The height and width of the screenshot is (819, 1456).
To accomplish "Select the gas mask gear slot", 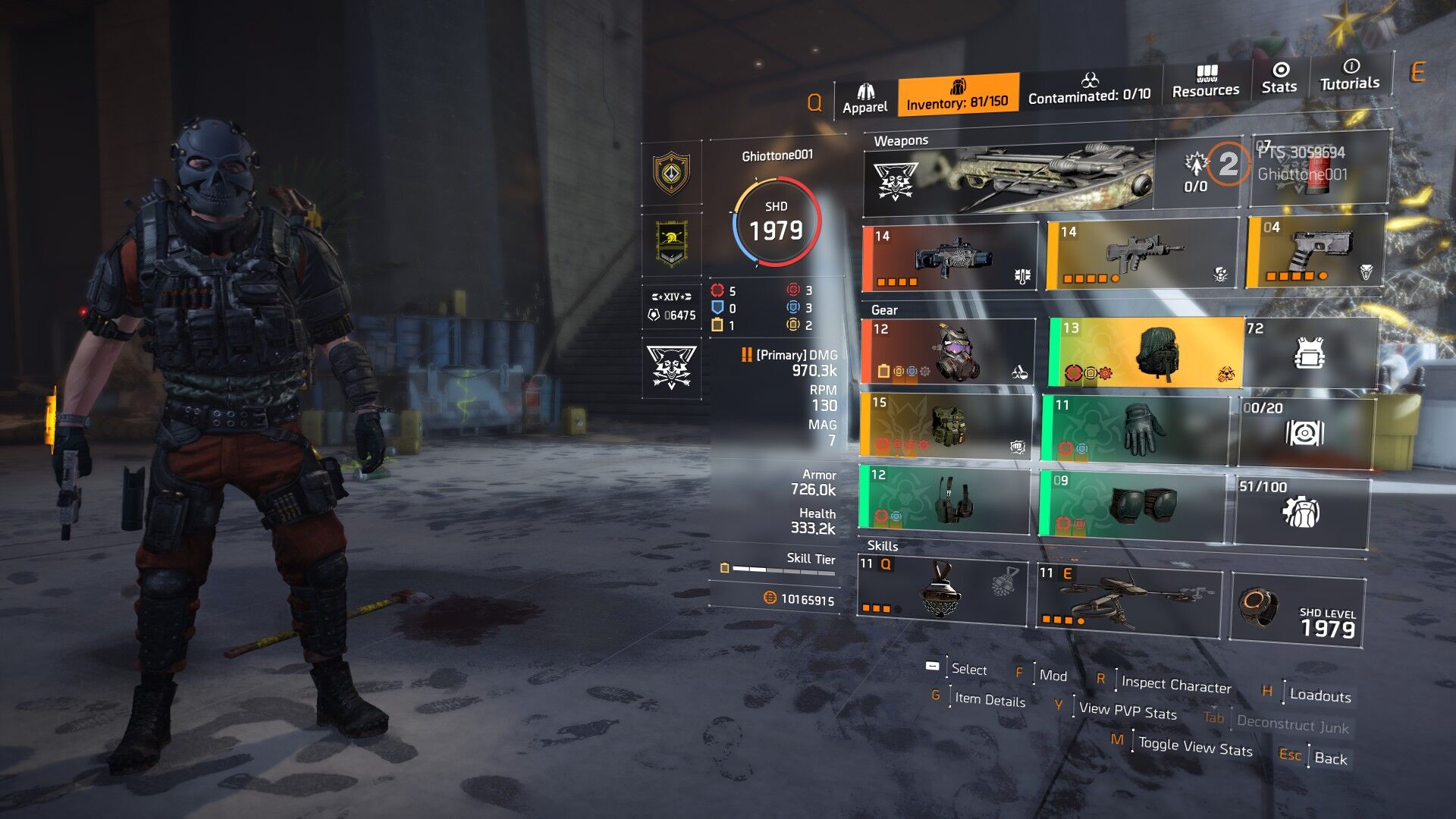I will (x=948, y=352).
